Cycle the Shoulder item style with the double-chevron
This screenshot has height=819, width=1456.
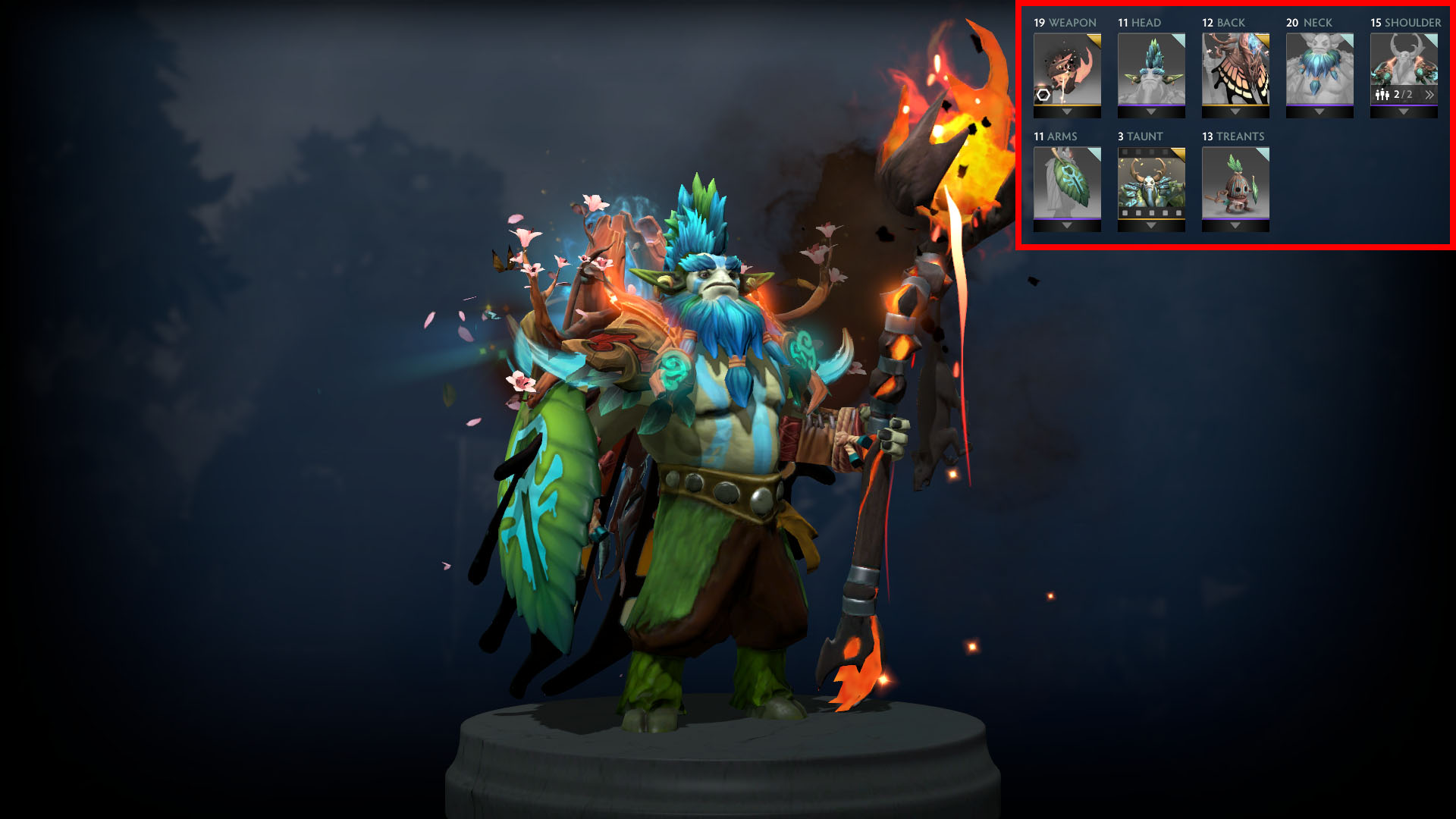point(1429,94)
